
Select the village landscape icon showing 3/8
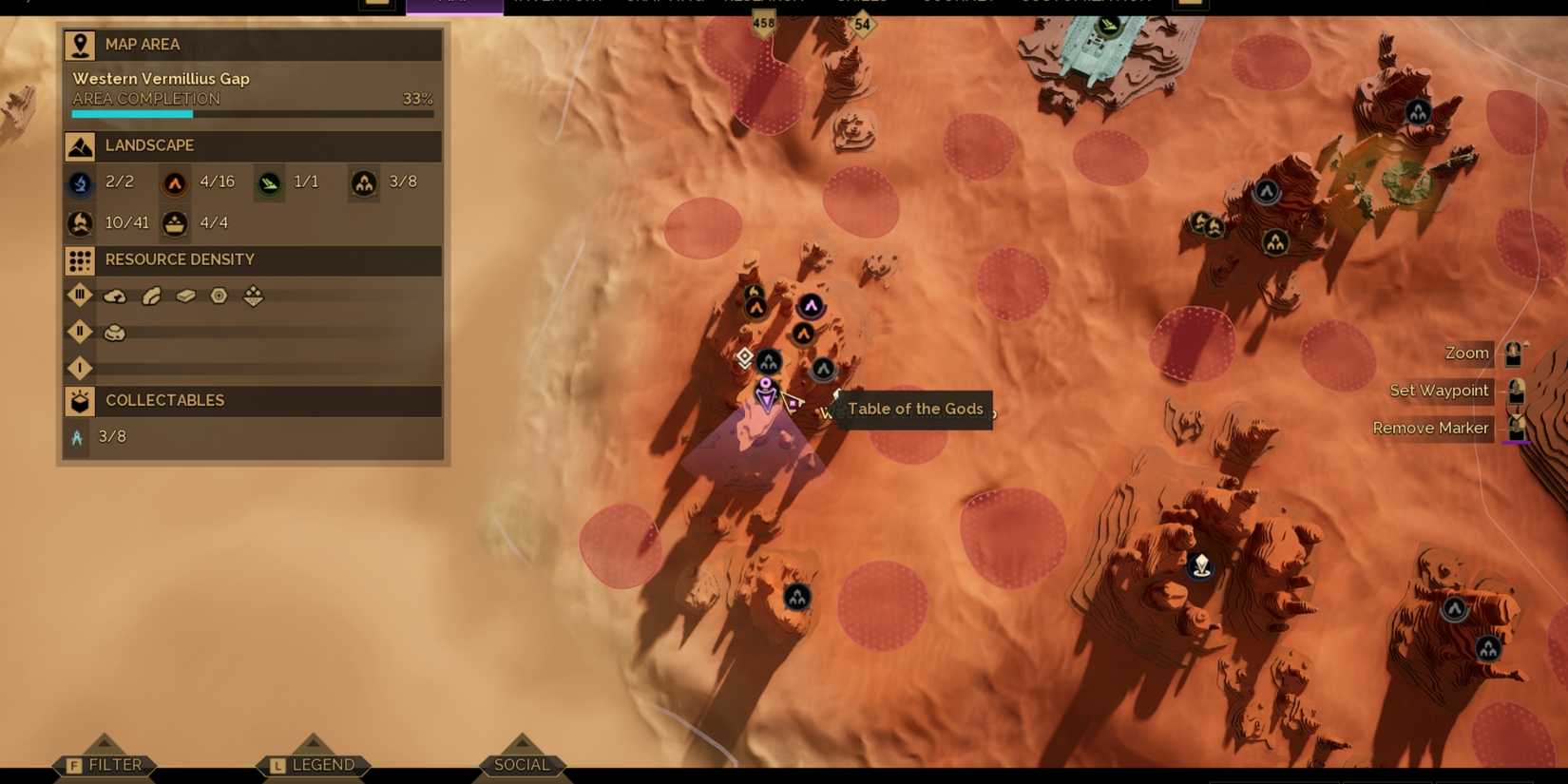point(364,182)
